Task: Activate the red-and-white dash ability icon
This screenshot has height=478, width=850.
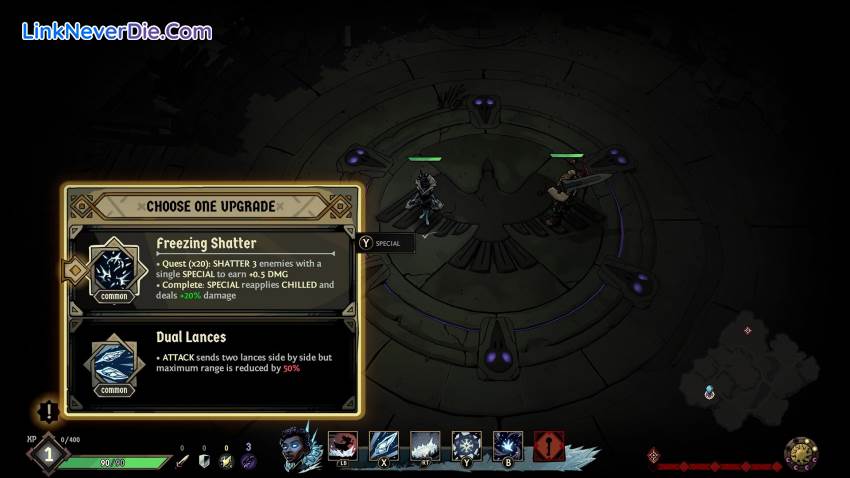Action: pos(343,446)
